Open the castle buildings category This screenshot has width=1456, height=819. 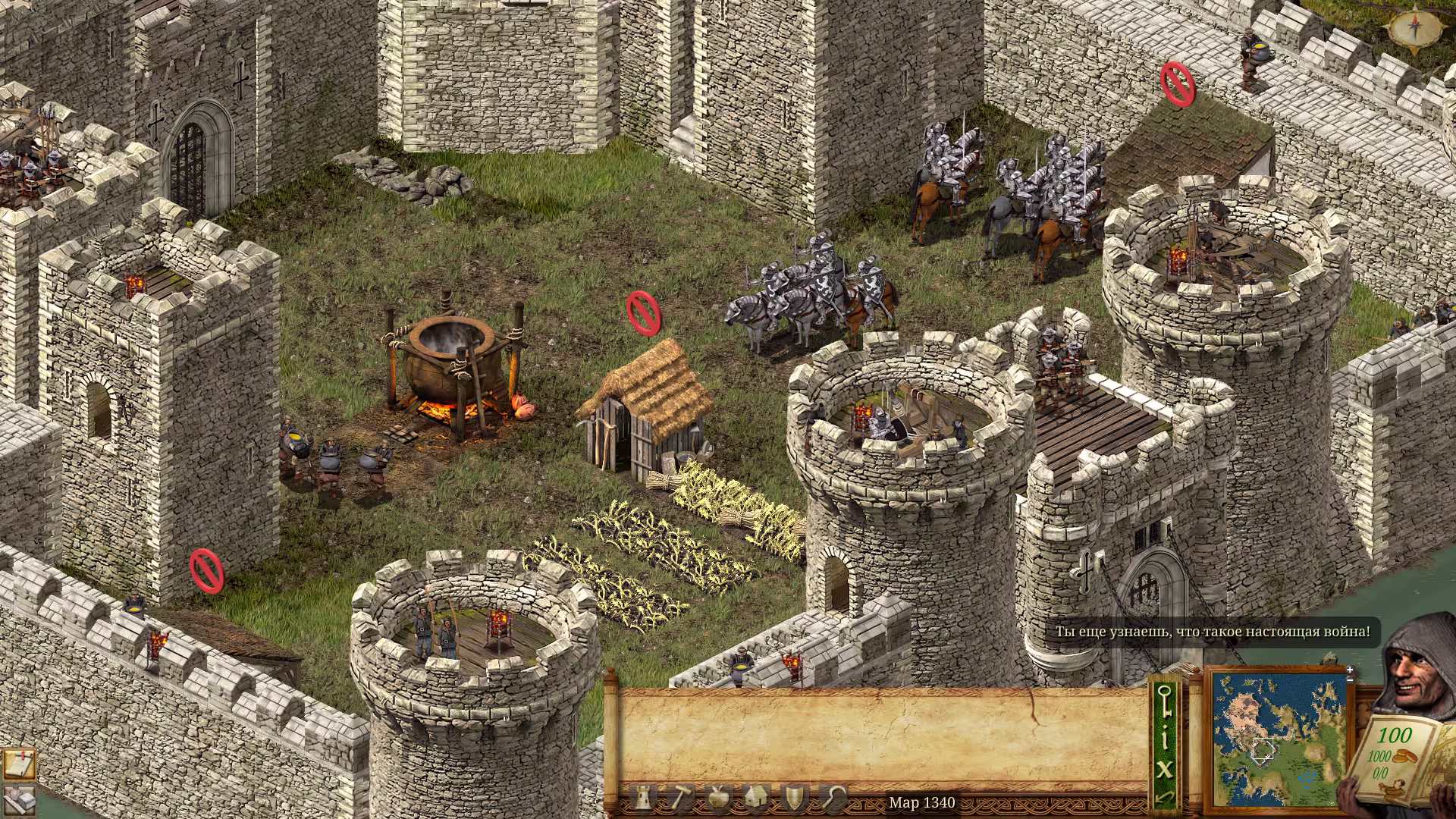tap(642, 798)
